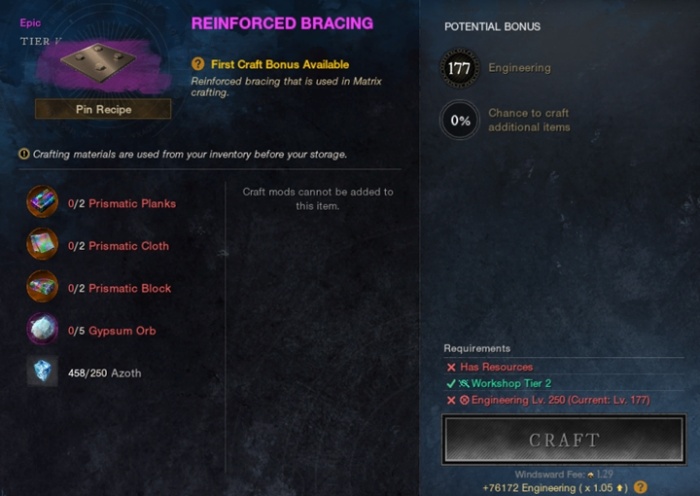This screenshot has height=496, width=700.
Task: Craft the Reinforced Bracing item
Action: point(564,440)
